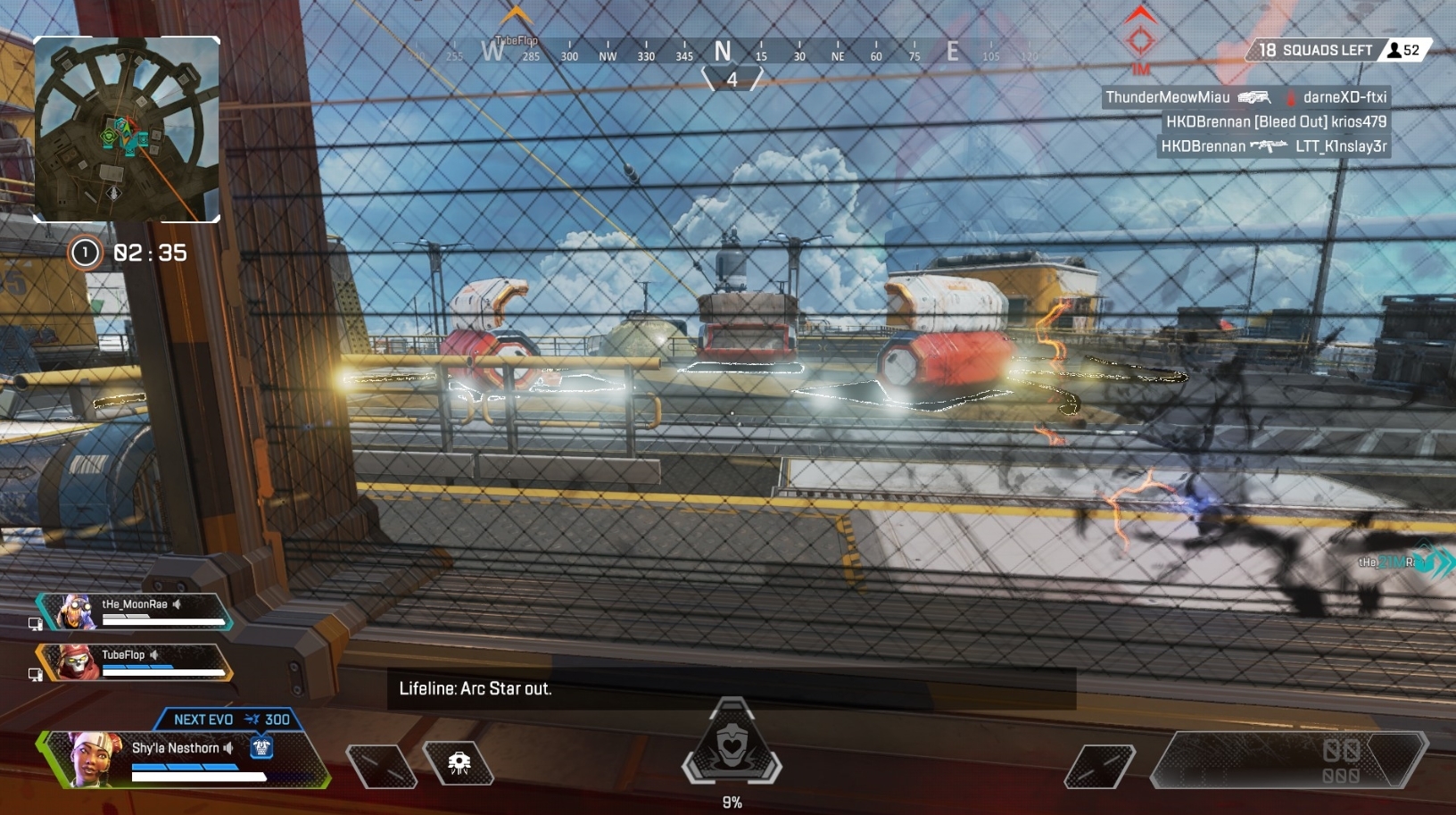The image size is (1456, 815).
Task: Mute tHe_MoonRae's speaker icon
Action: (x=176, y=605)
